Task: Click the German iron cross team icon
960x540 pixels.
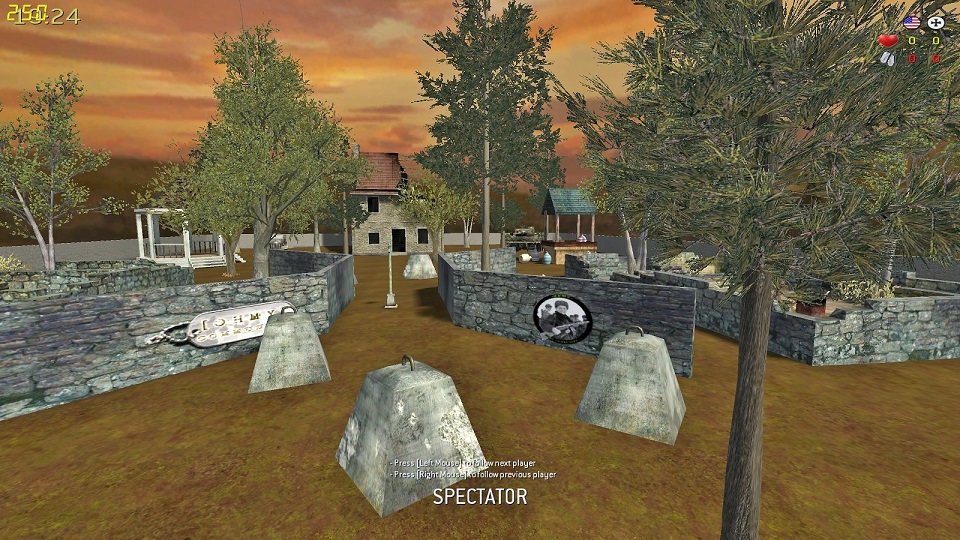Action: point(936,22)
